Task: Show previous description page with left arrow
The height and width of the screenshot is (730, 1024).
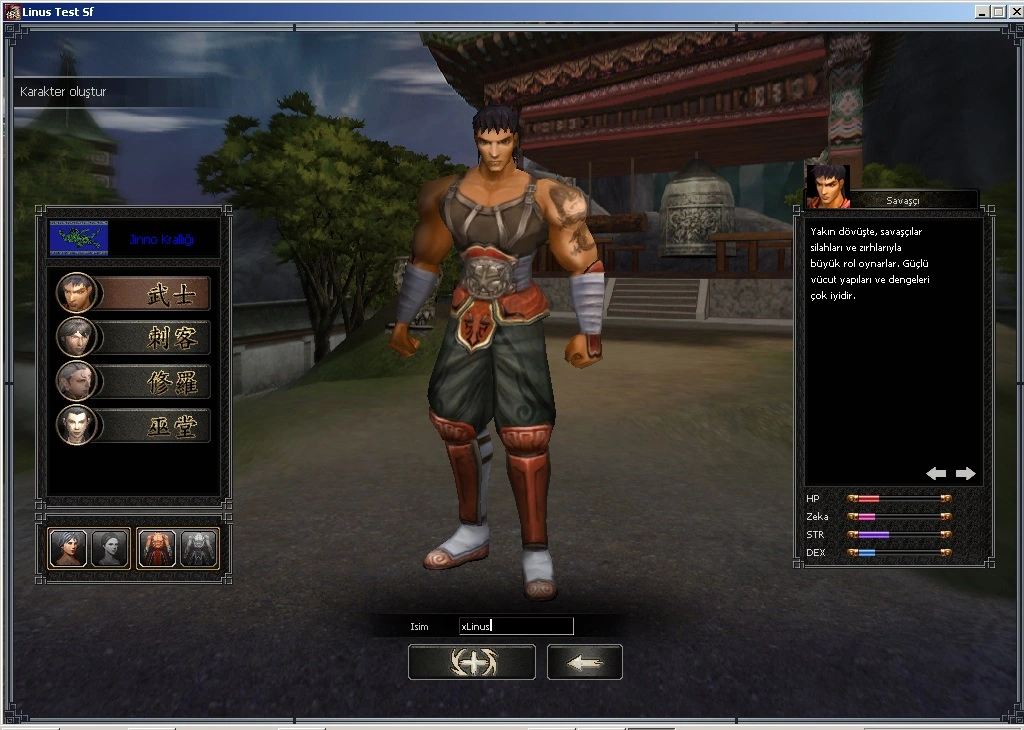Action: pyautogui.click(x=936, y=473)
